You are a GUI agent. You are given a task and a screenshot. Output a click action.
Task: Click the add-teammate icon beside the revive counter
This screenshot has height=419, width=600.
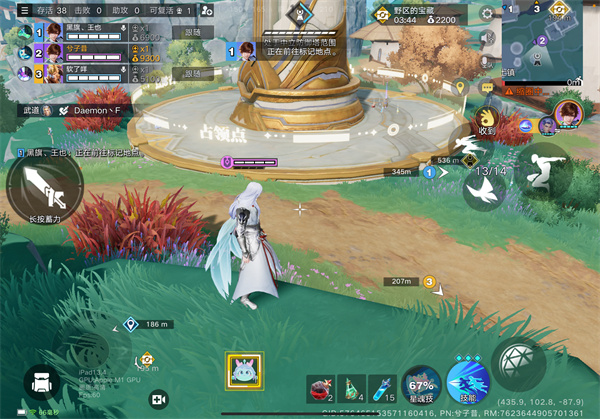click(206, 10)
